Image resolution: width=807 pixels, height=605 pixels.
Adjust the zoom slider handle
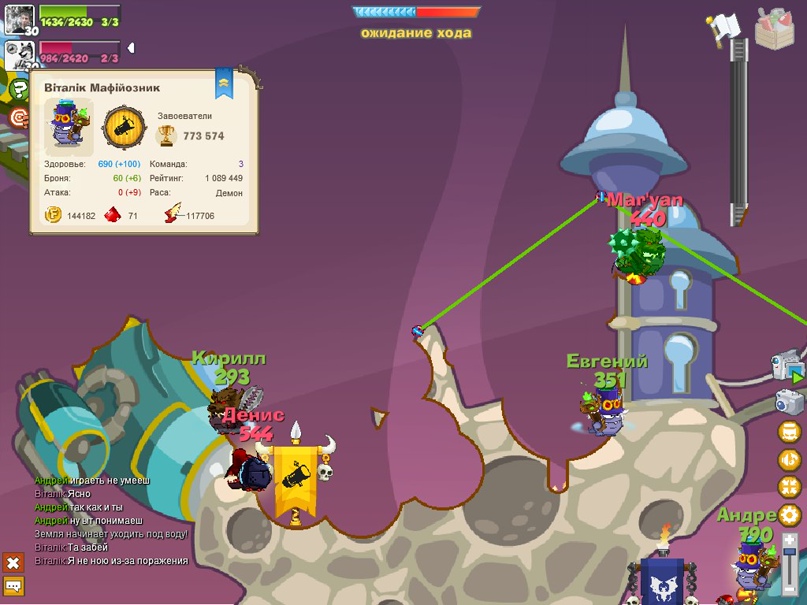pyautogui.click(x=790, y=554)
